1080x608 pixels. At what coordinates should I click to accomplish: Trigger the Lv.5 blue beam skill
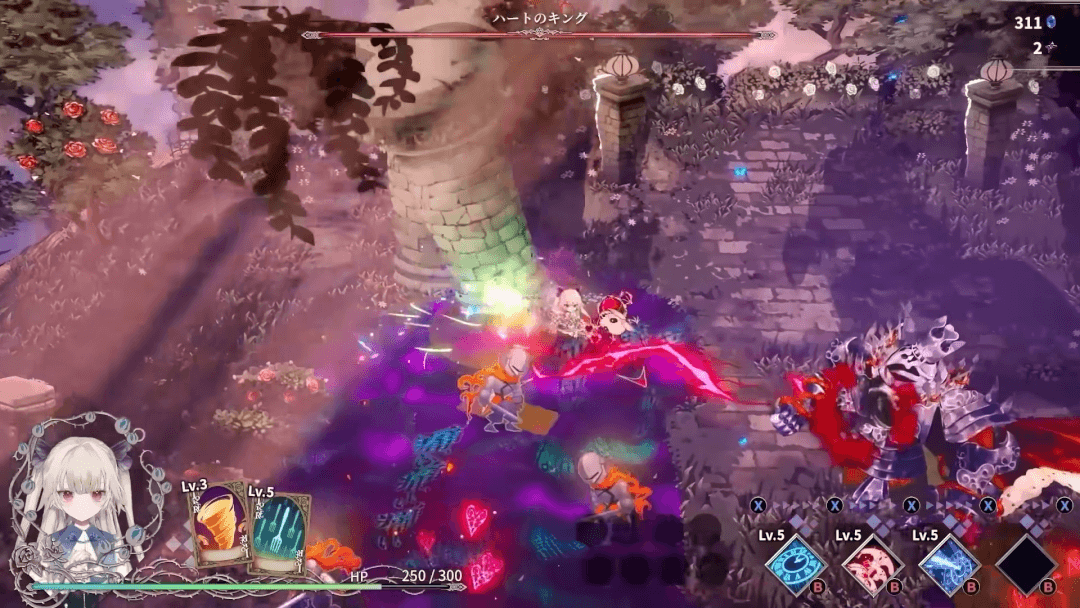(949, 564)
